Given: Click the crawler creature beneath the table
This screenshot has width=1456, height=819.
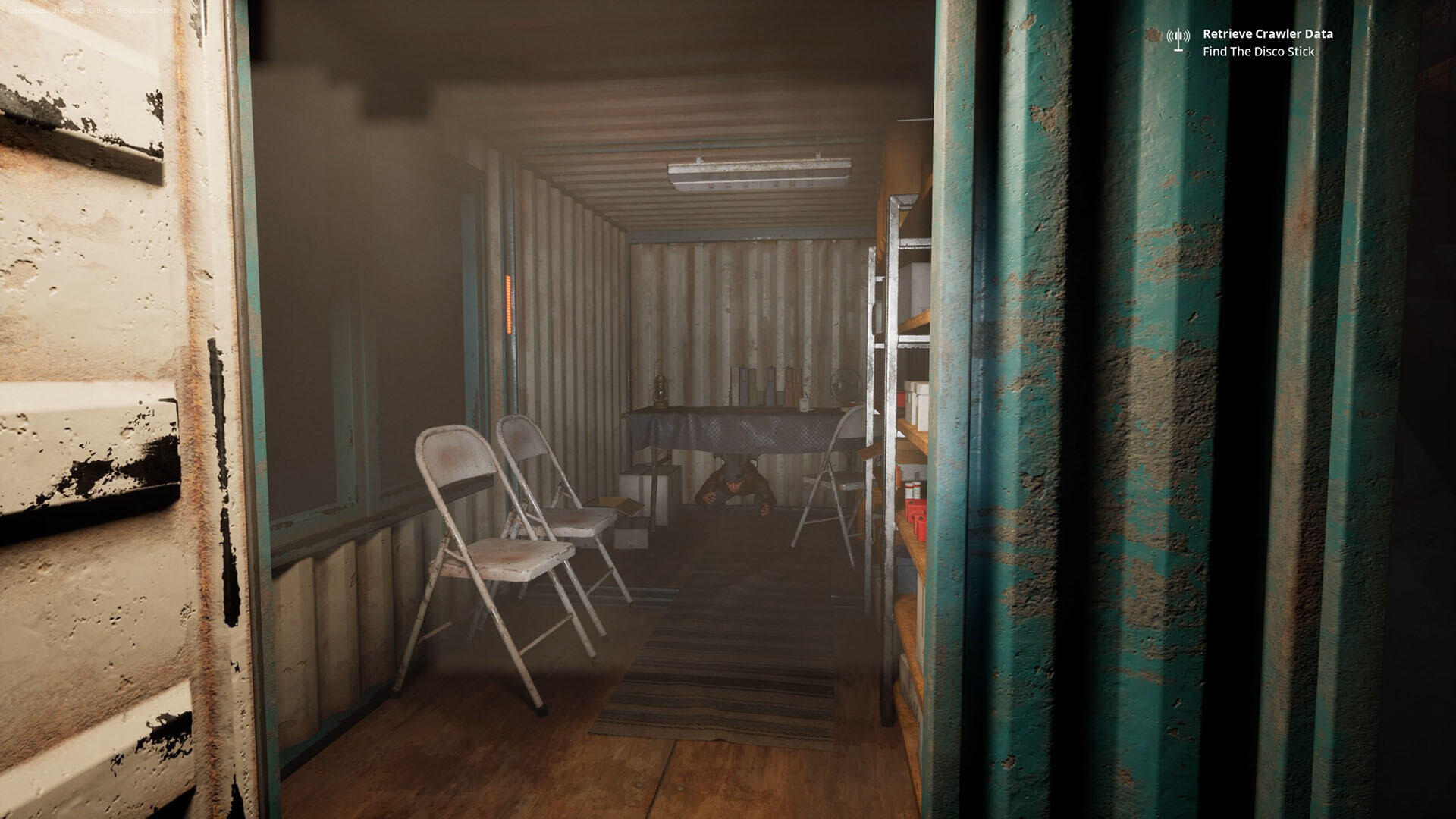Looking at the screenshot, I should coord(734,485).
